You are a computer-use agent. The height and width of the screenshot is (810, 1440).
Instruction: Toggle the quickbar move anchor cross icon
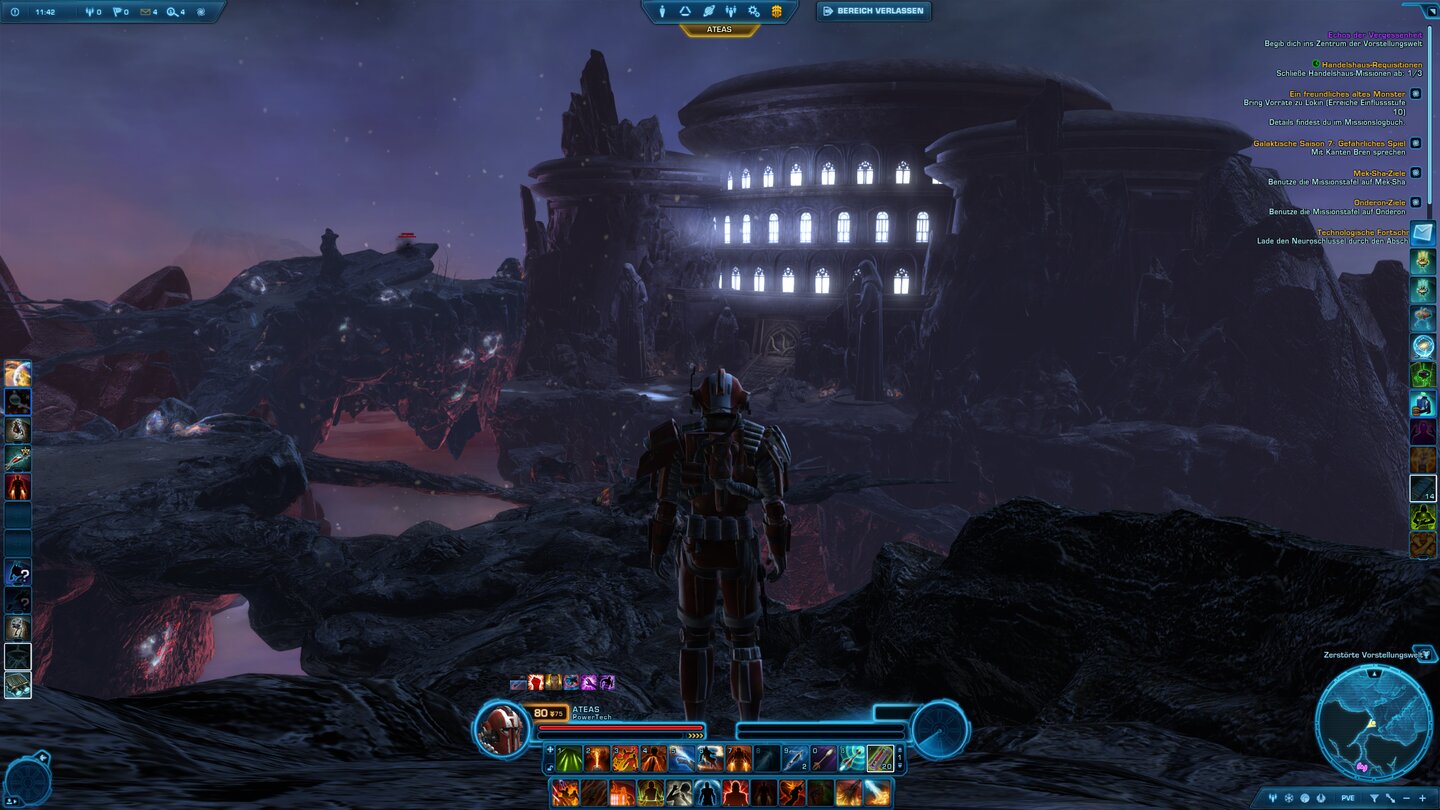550,749
